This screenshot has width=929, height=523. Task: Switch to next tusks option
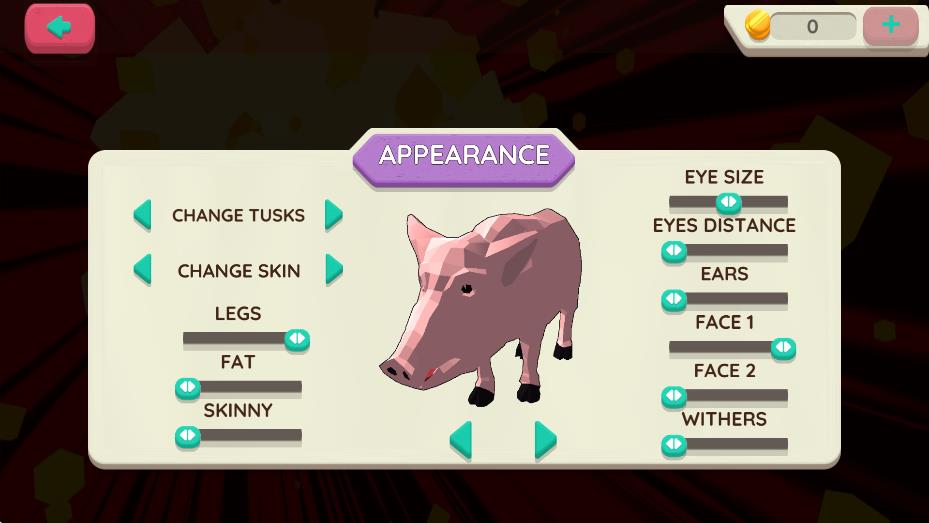click(334, 215)
